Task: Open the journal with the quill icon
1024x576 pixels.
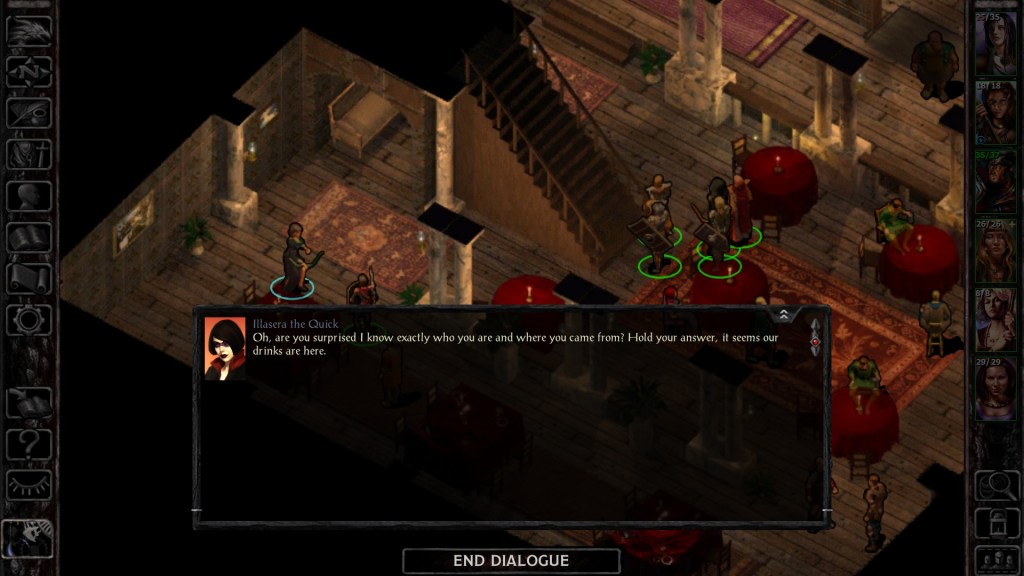Action: tap(29, 113)
